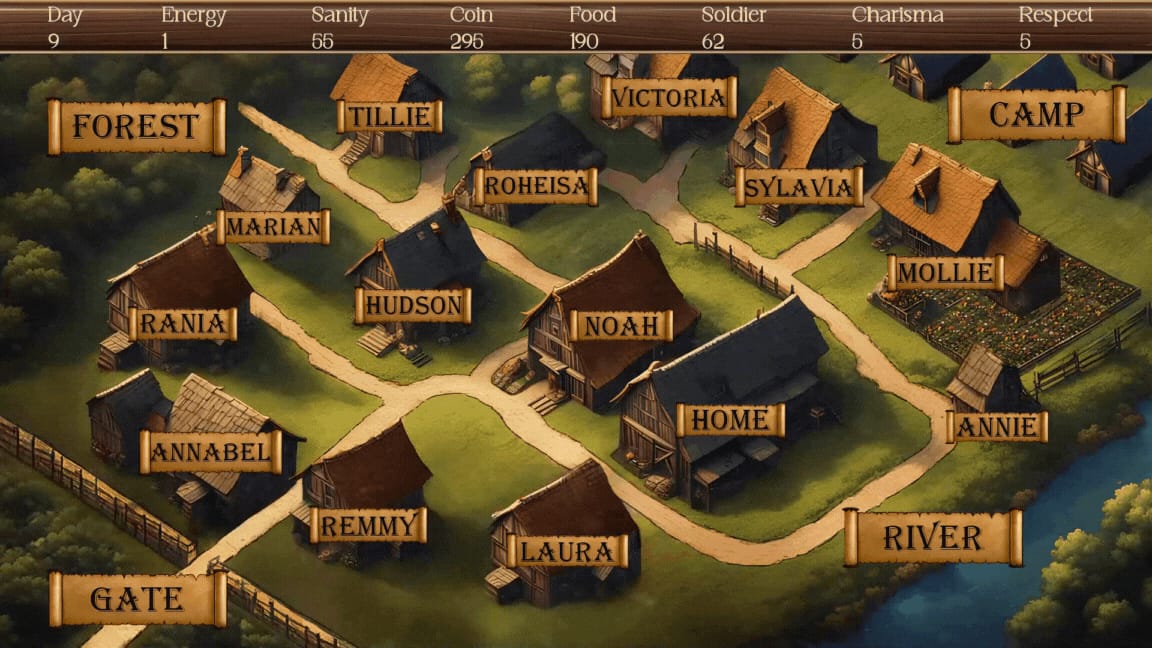1152x648 pixels.
Task: Choose Sylavia's house
Action: [x=799, y=187]
